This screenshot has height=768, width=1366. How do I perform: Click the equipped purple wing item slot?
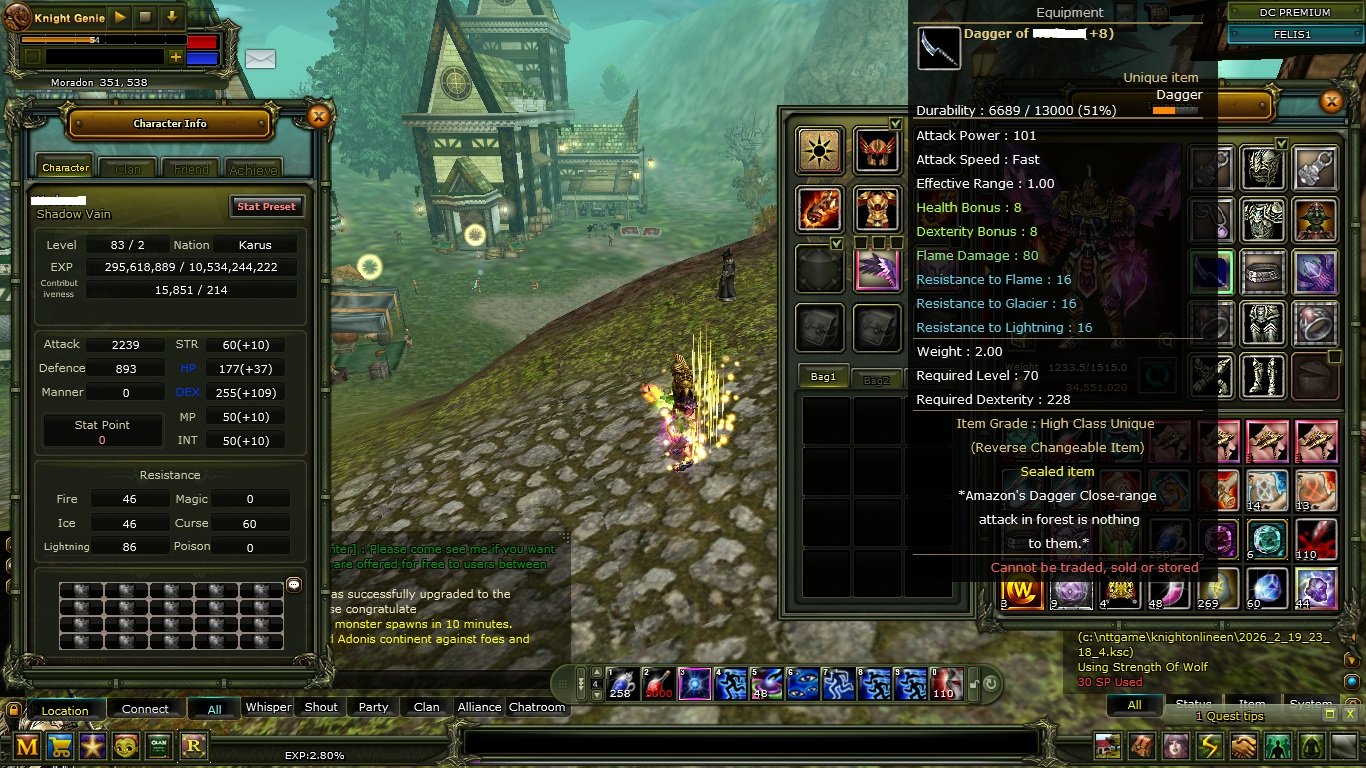(878, 268)
